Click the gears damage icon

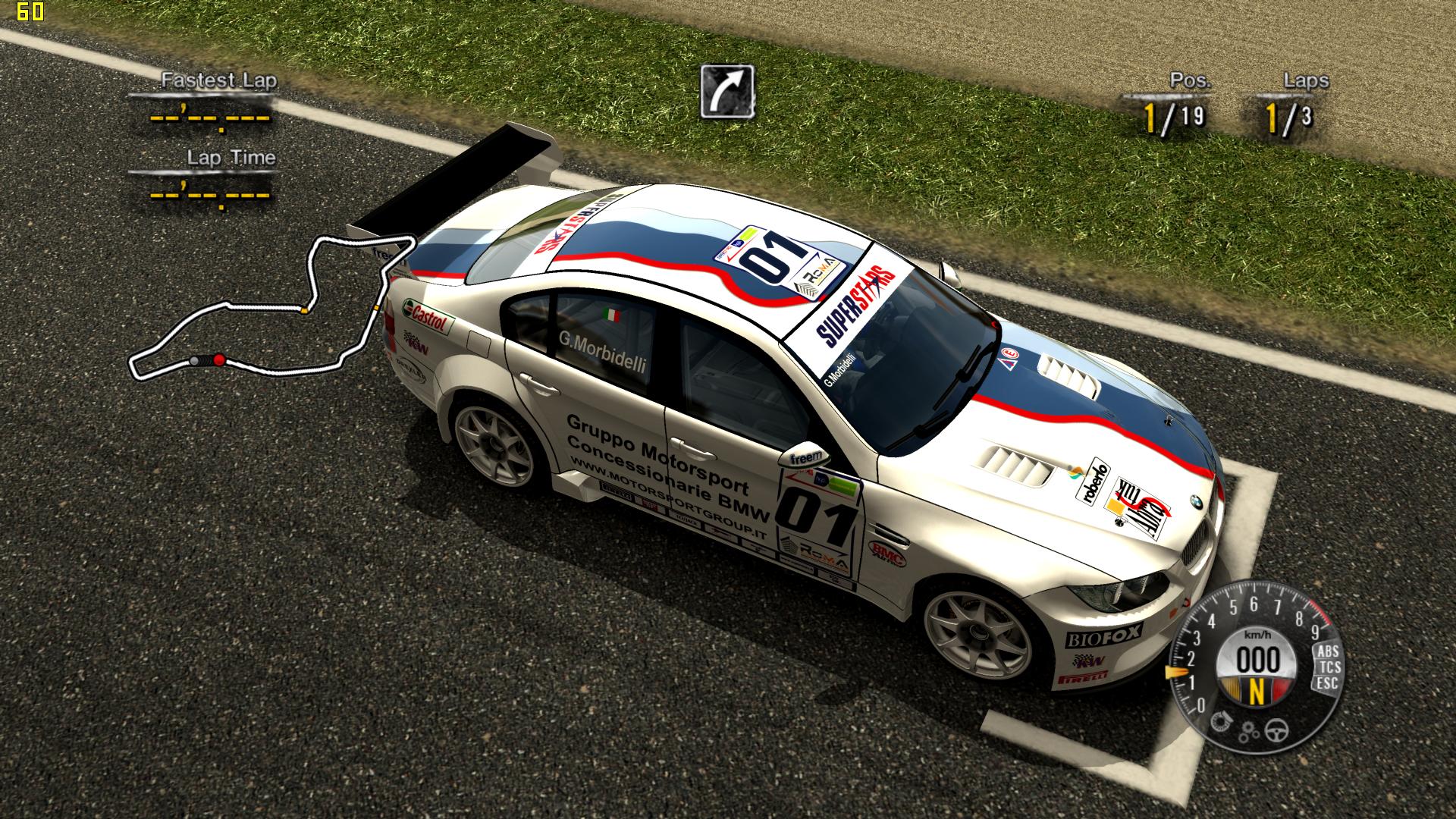click(x=1249, y=732)
